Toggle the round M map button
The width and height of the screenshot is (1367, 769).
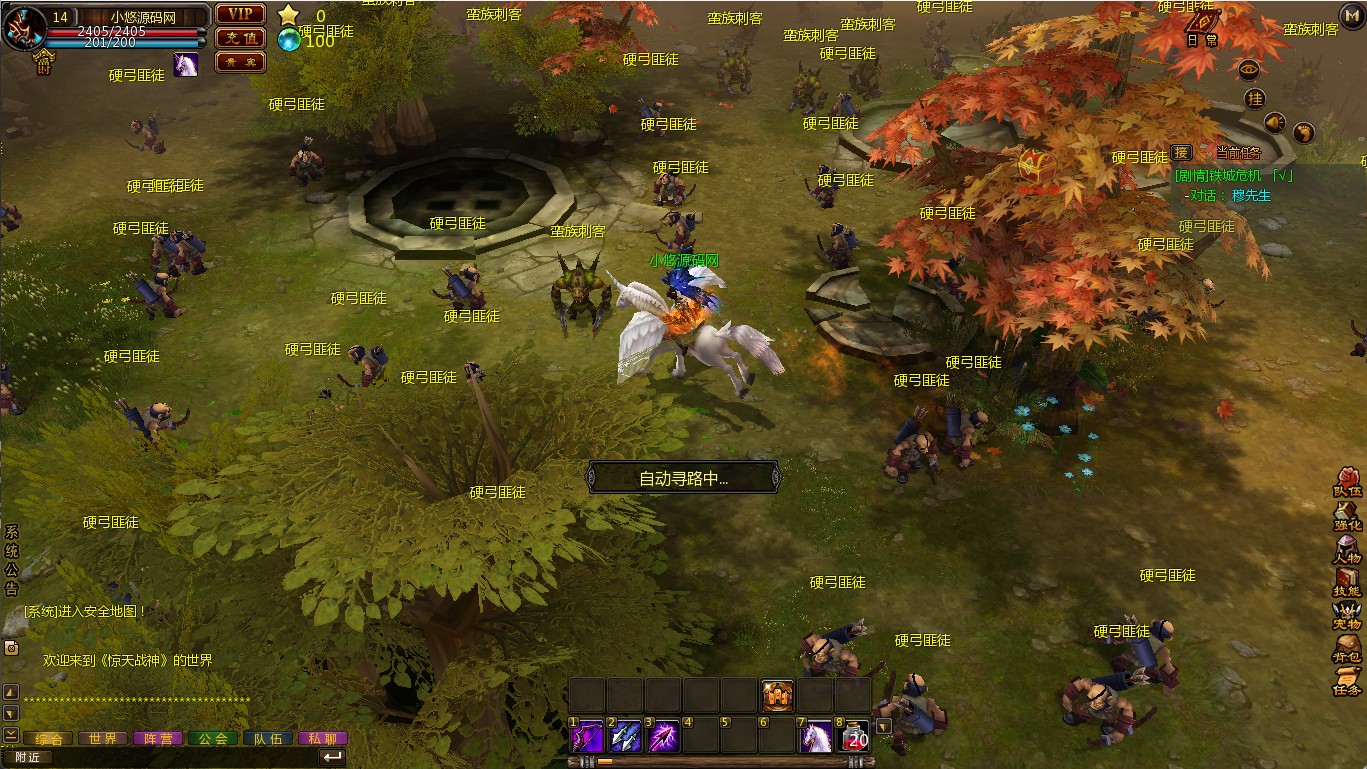click(x=1351, y=16)
